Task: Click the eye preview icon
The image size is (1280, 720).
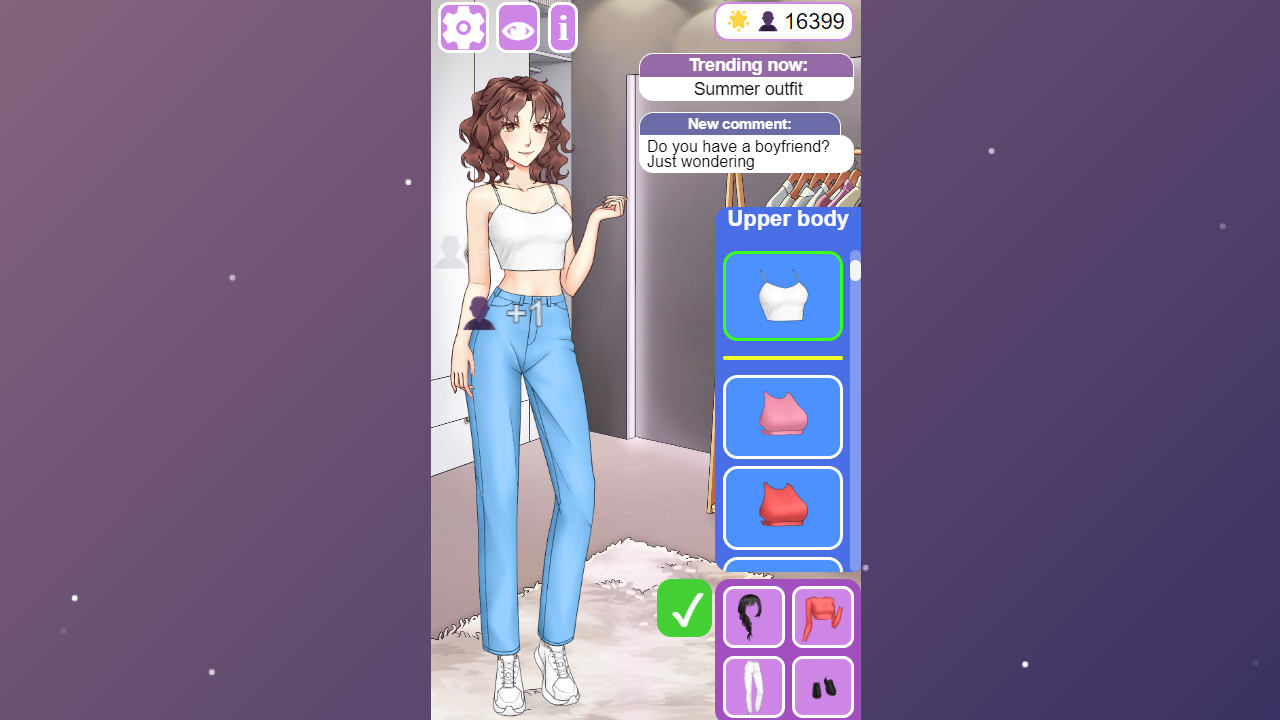Action: click(x=517, y=27)
